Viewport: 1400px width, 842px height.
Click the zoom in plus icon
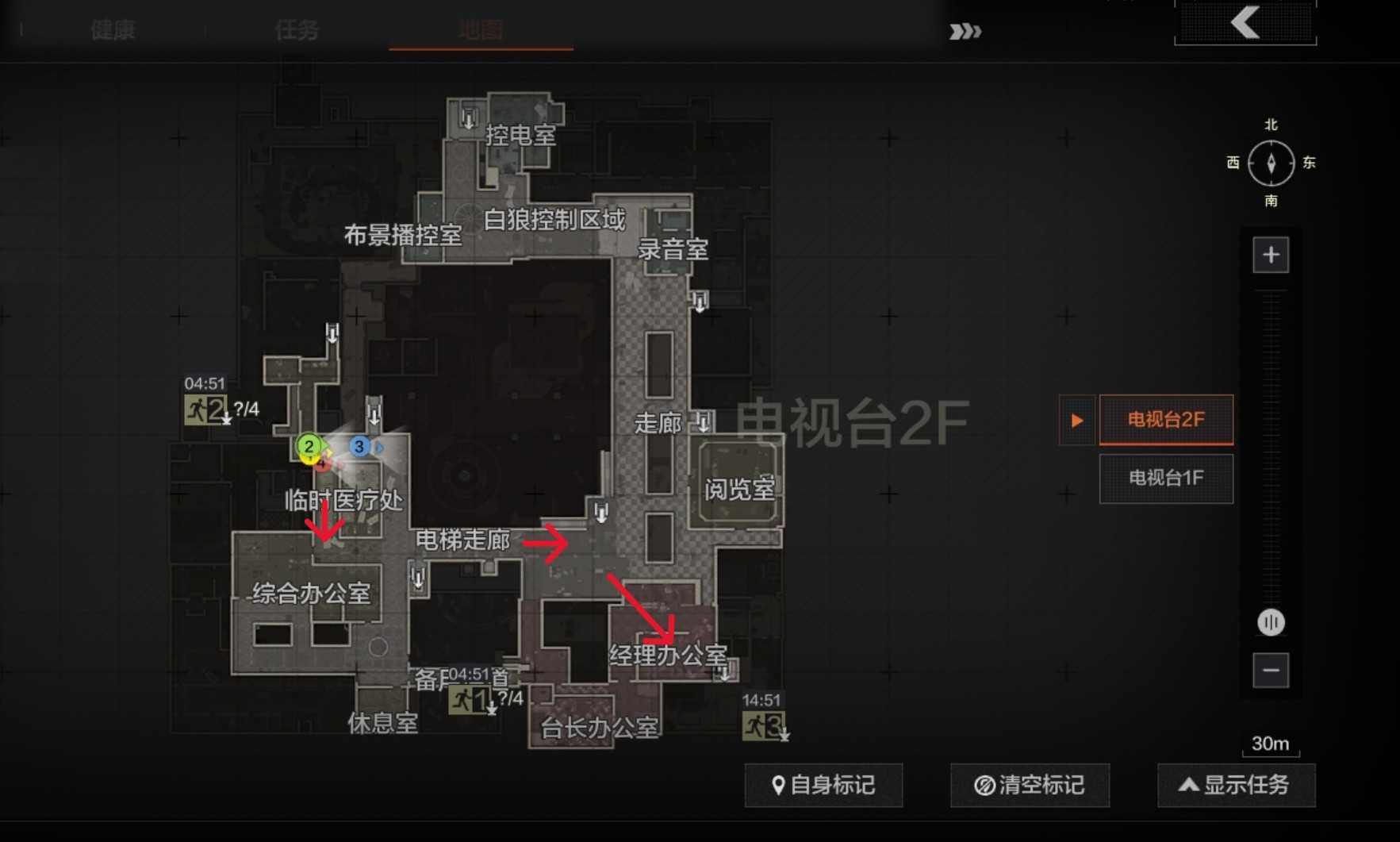(1271, 254)
